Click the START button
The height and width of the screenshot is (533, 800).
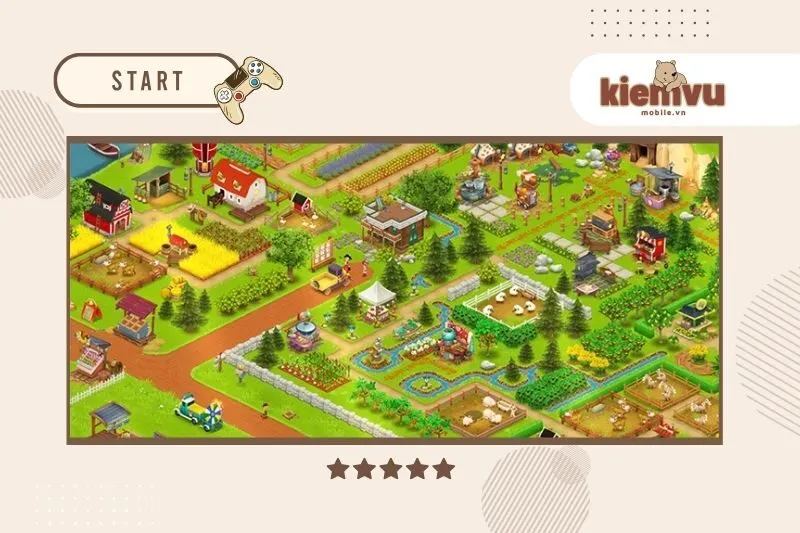pyautogui.click(x=147, y=80)
